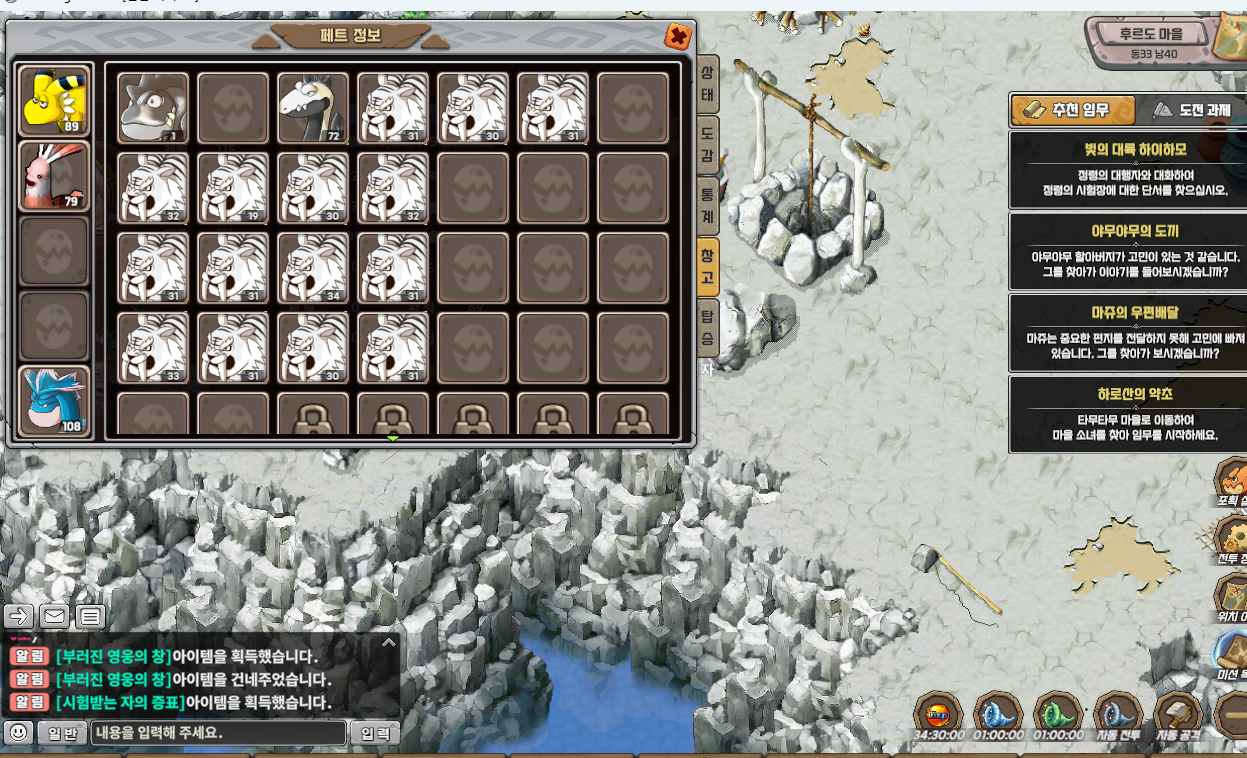
Task: Open the emoticon smiley button
Action: (x=18, y=733)
